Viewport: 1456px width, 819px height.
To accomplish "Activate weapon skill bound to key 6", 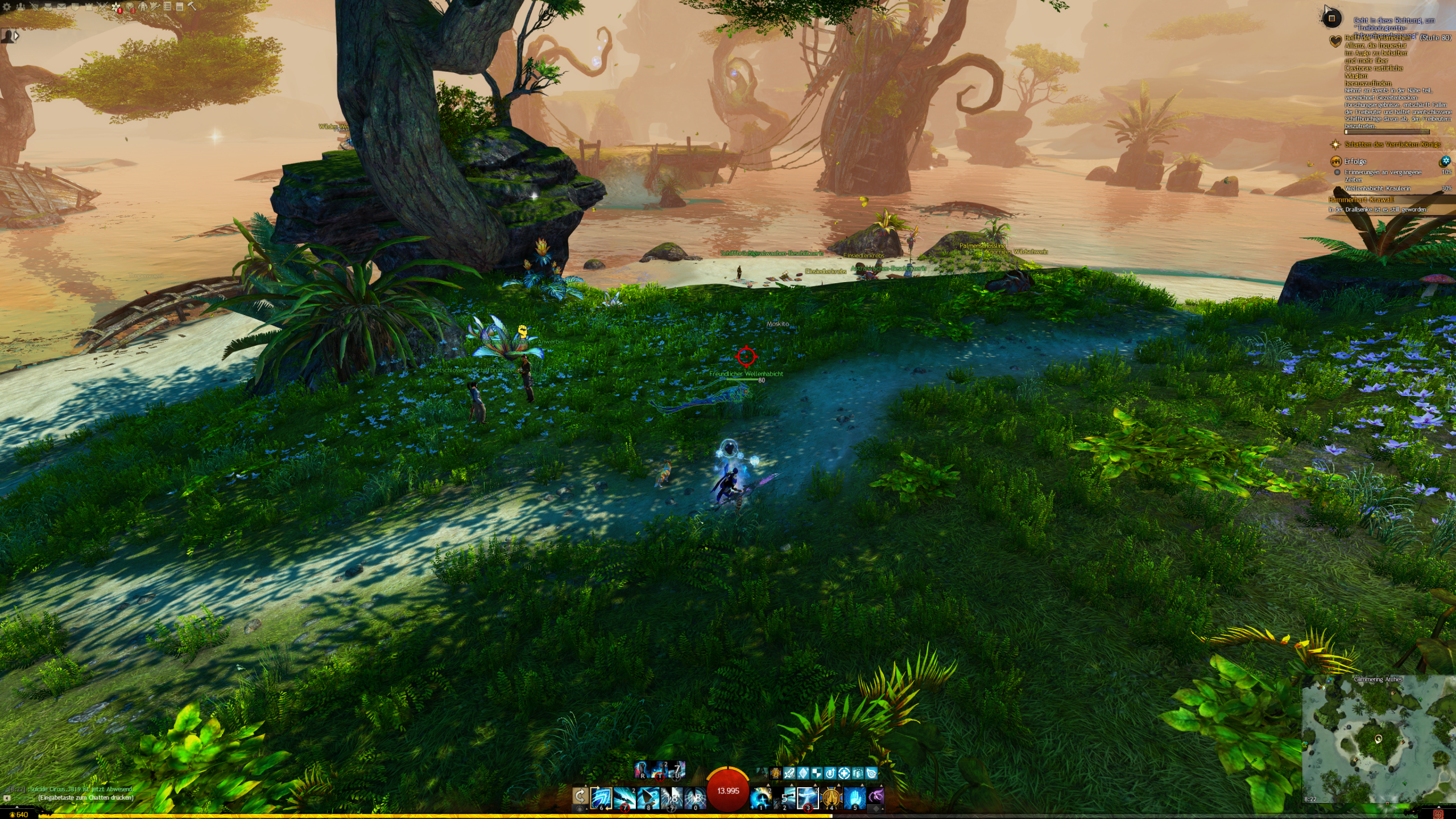I will click(x=601, y=798).
